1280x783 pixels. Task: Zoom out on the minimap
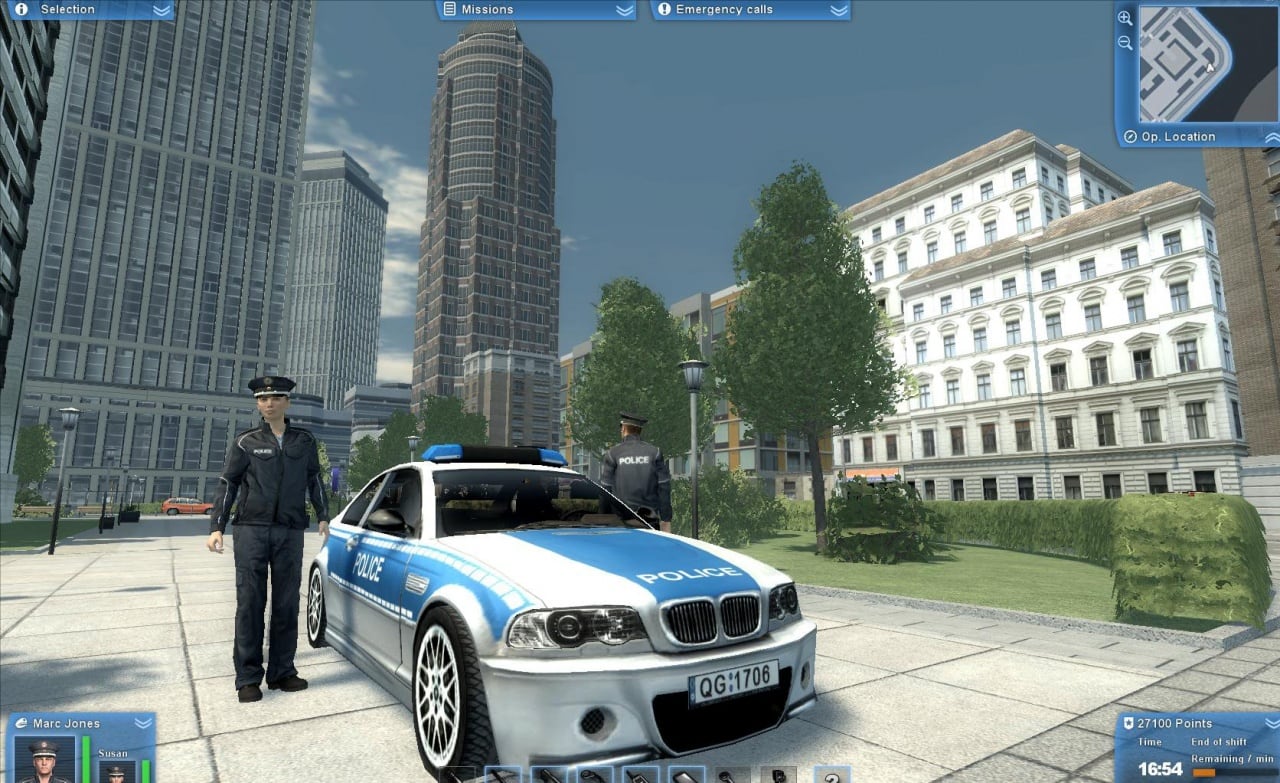(1125, 43)
